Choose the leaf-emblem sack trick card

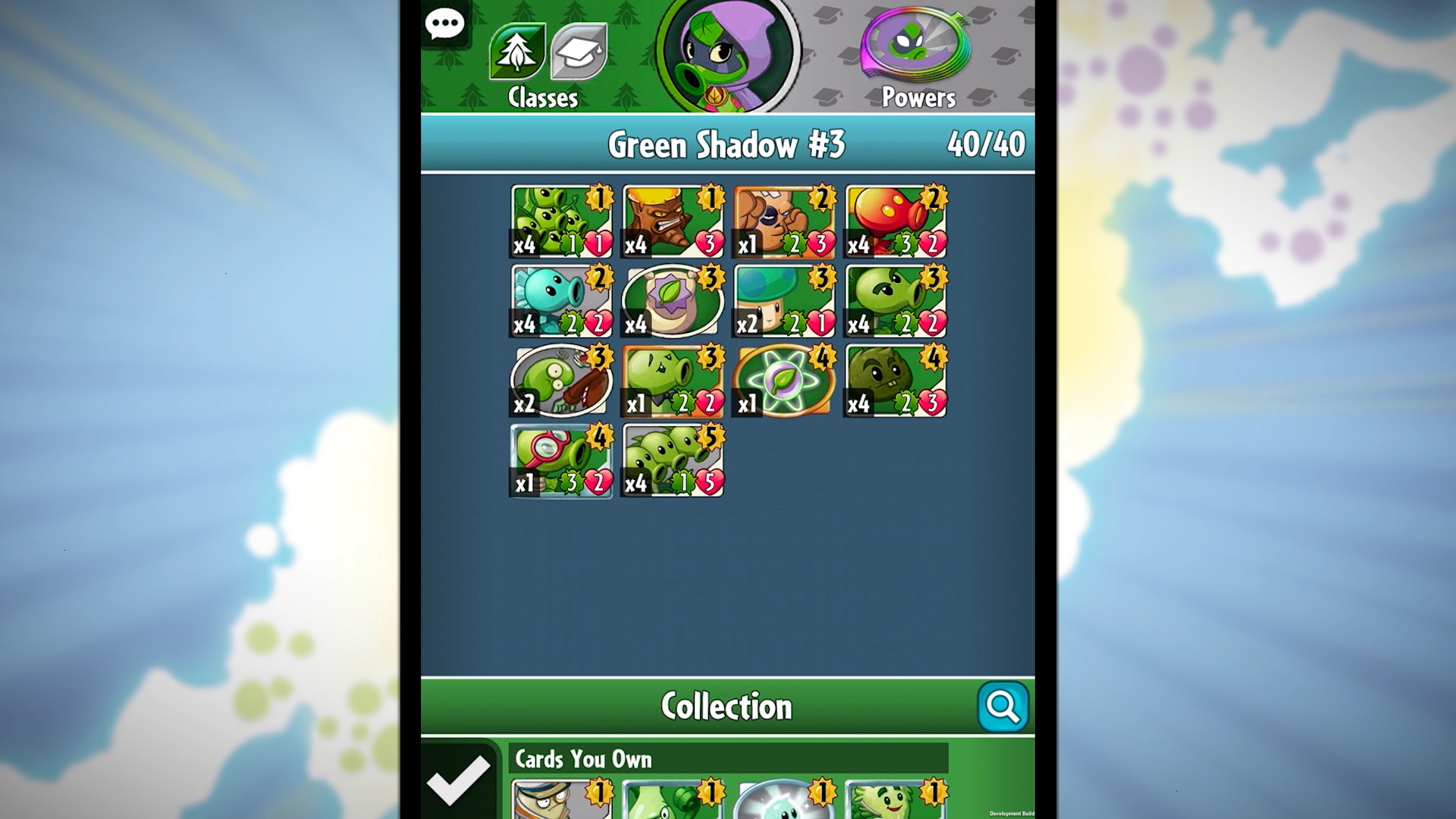[x=673, y=301]
